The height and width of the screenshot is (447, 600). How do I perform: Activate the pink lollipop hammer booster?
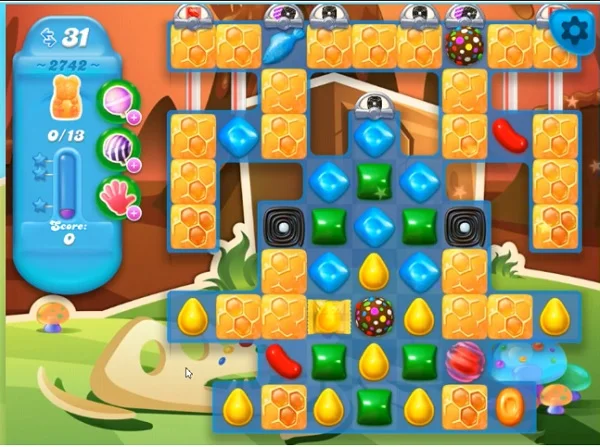(115, 100)
